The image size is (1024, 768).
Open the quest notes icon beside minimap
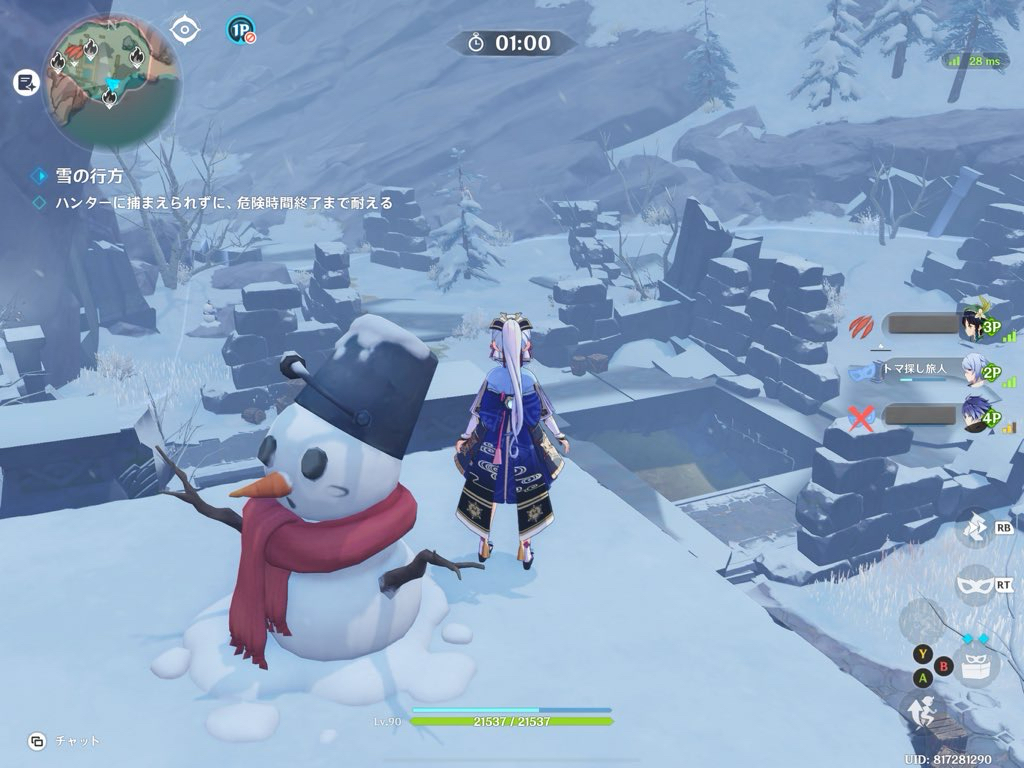25,83
